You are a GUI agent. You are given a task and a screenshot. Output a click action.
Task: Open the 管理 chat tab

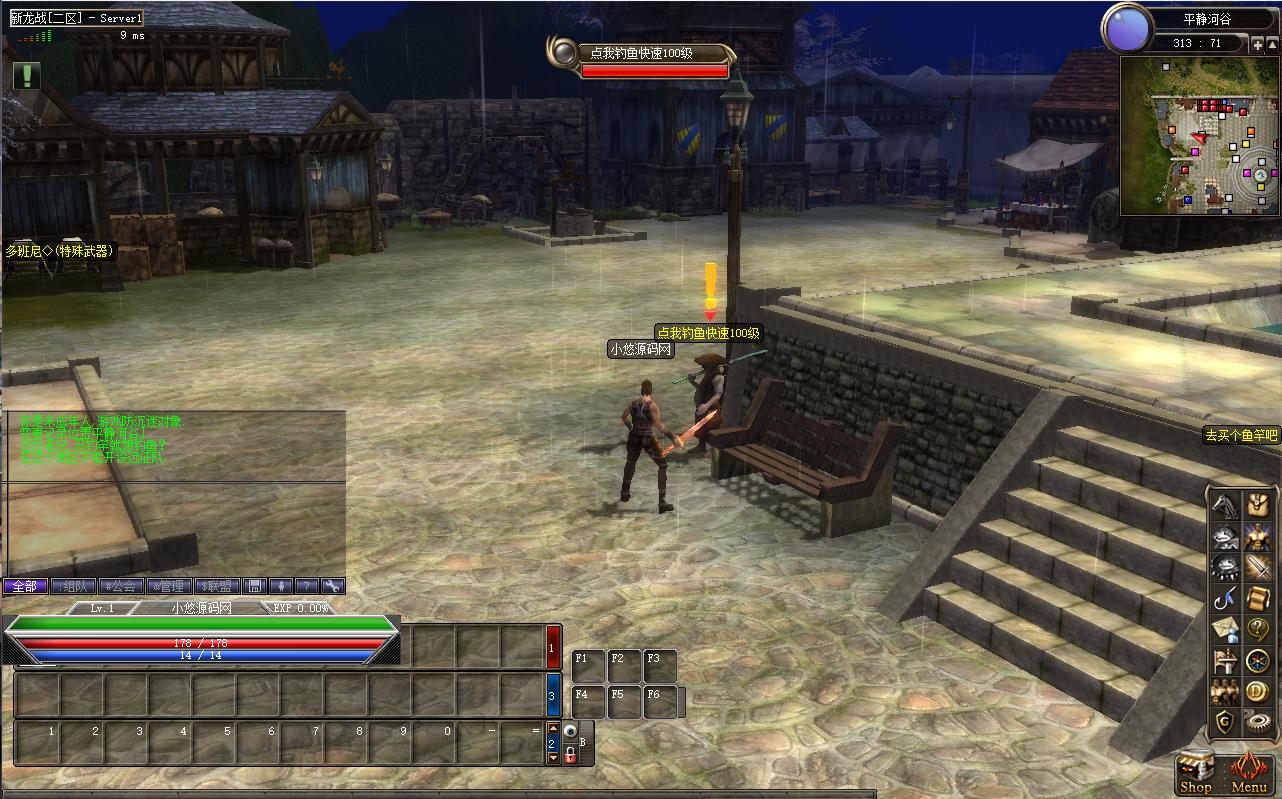[170, 586]
